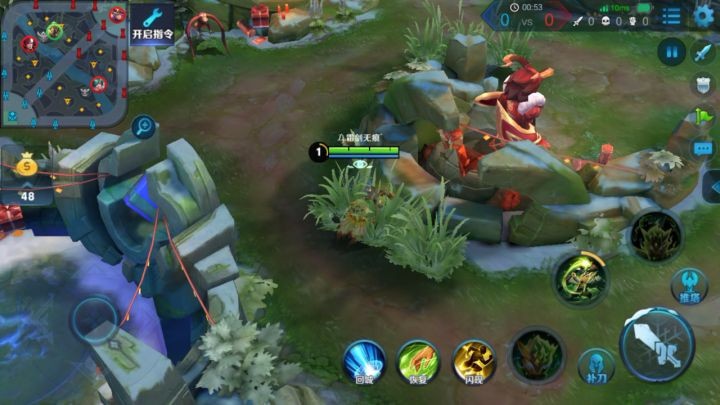Tap the 开启指令 wrench button

tap(153, 22)
